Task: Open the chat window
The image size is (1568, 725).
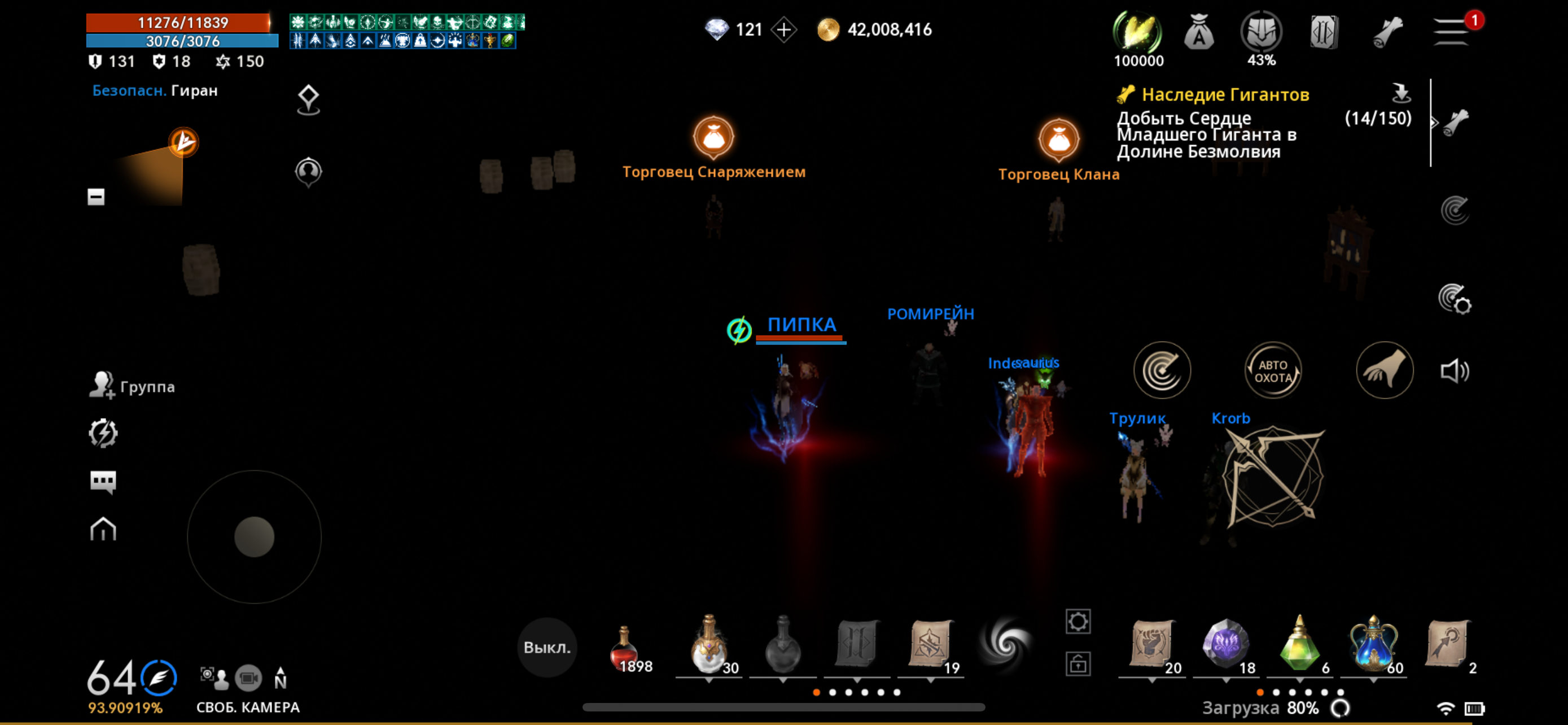Action: [103, 482]
